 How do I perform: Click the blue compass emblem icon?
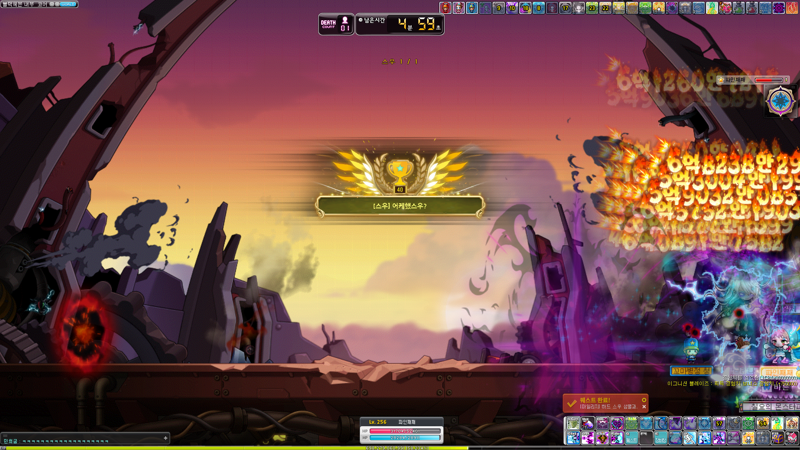pos(779,100)
